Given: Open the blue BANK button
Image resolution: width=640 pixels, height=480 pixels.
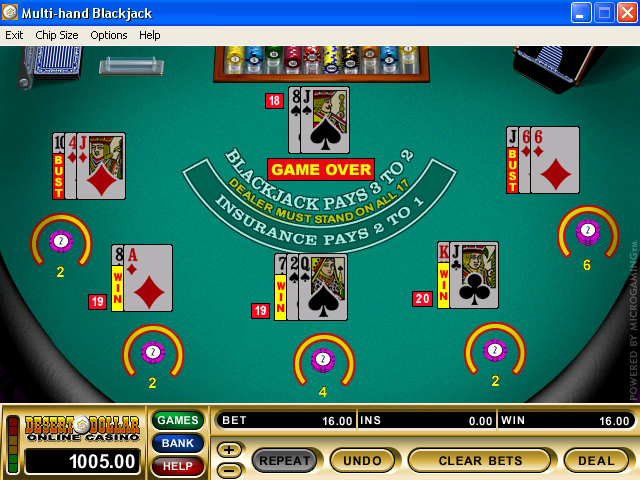Looking at the screenshot, I should (x=178, y=443).
